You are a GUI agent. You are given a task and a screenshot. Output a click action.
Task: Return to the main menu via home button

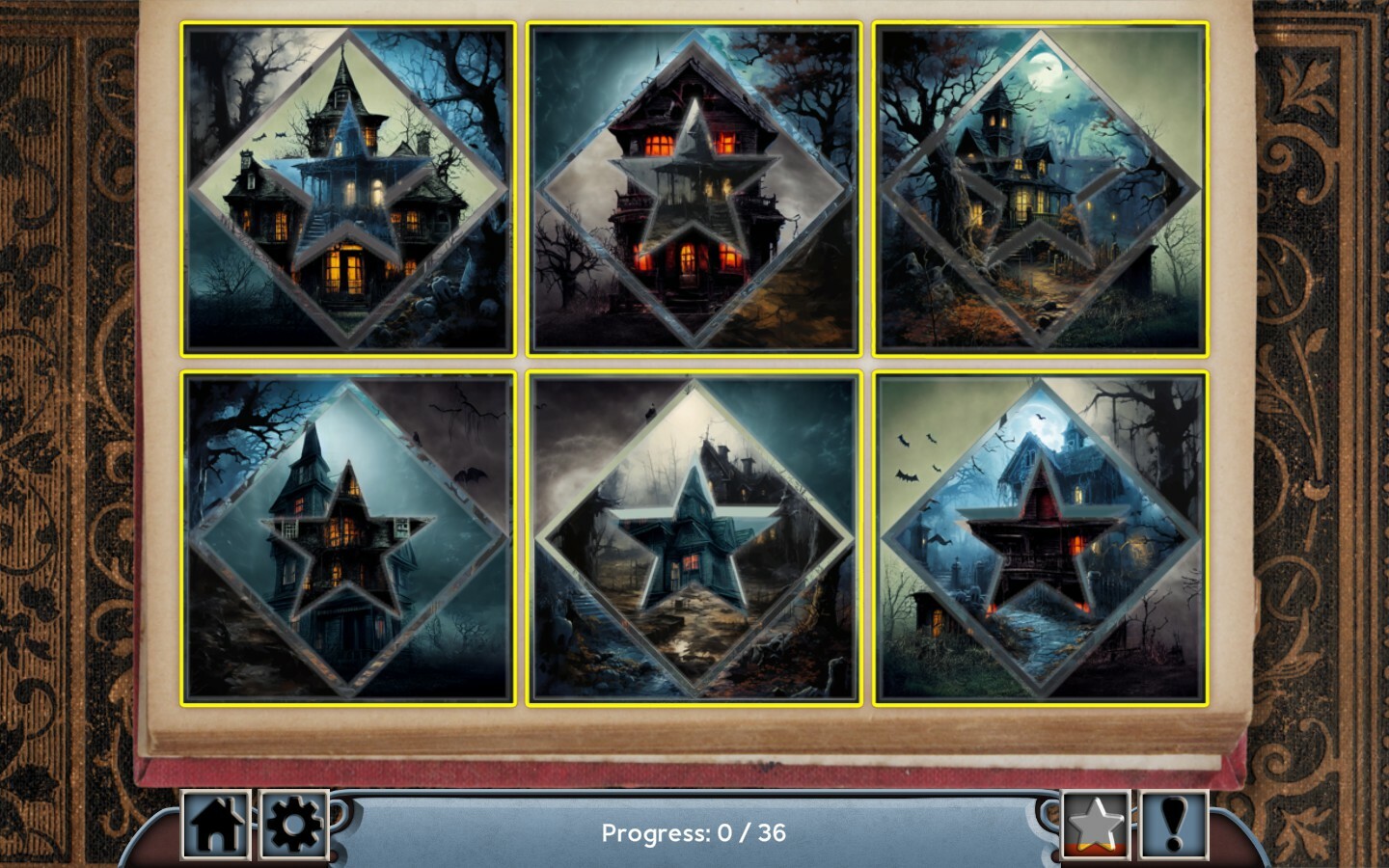tap(217, 827)
